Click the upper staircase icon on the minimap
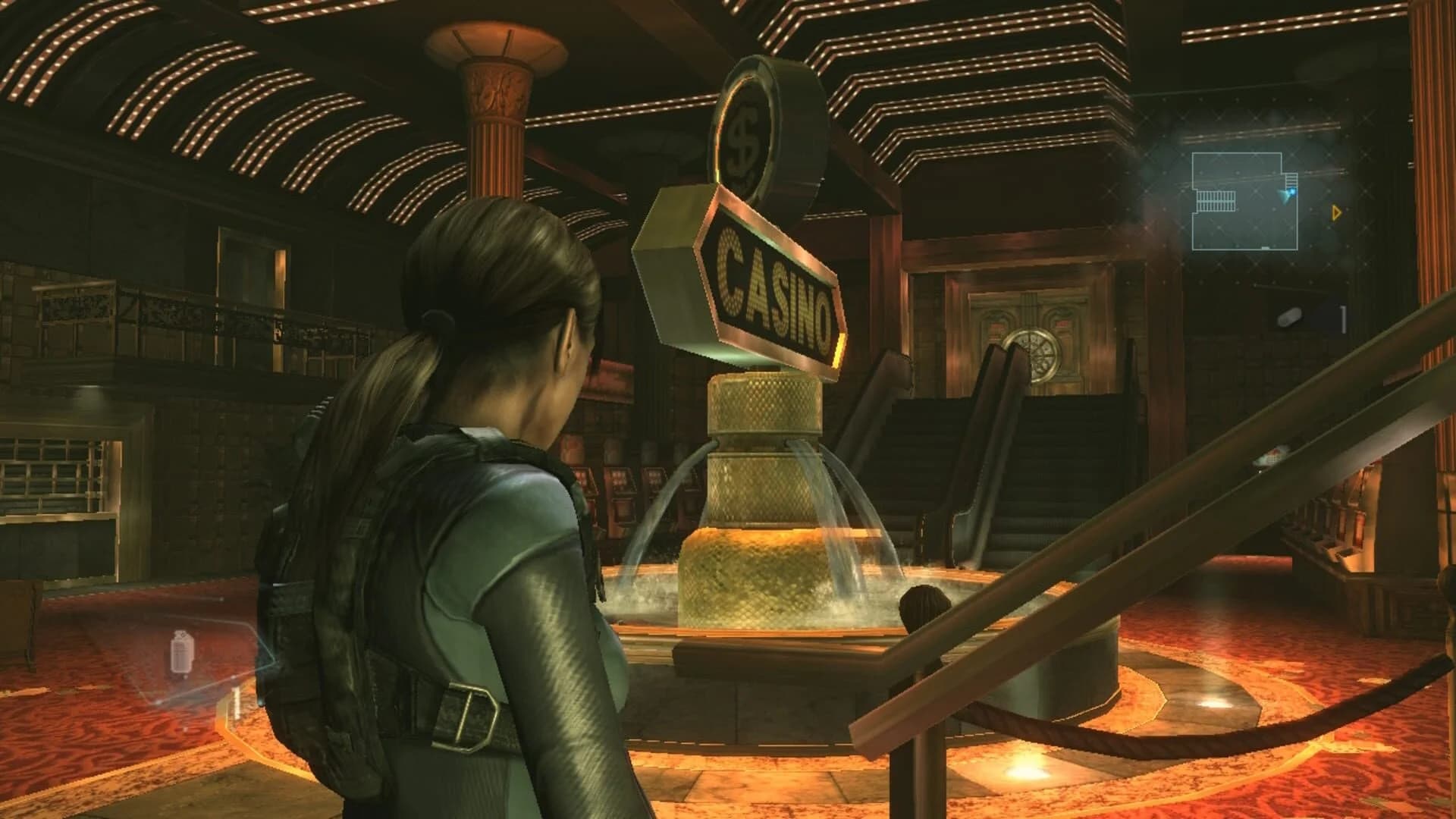The width and height of the screenshot is (1456, 819). (1291, 179)
